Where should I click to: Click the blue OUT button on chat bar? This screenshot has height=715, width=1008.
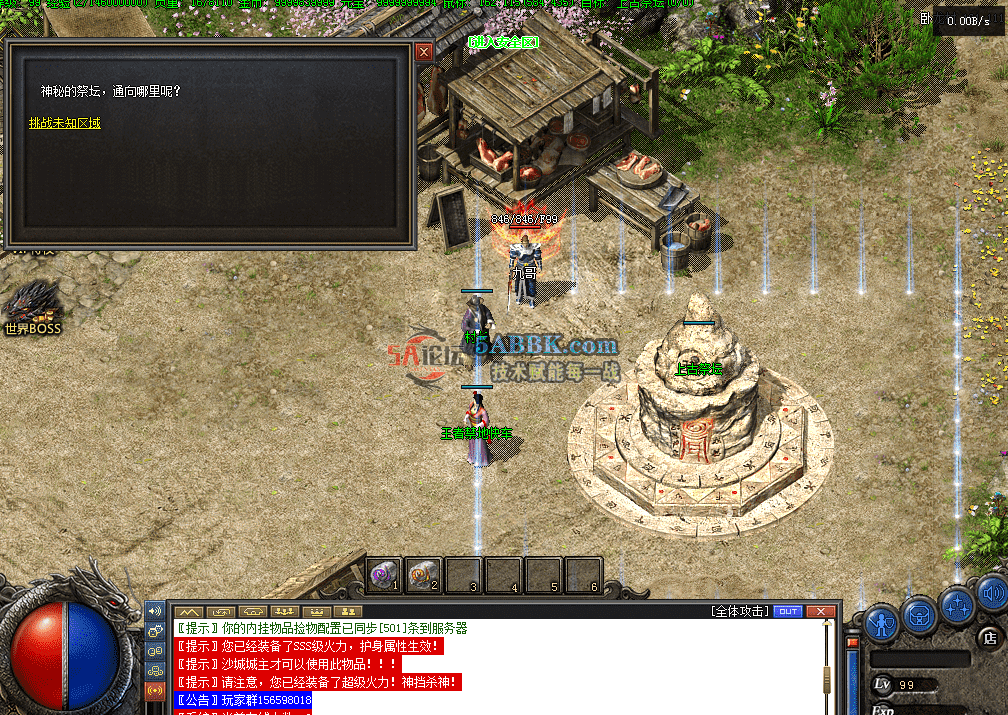(789, 611)
